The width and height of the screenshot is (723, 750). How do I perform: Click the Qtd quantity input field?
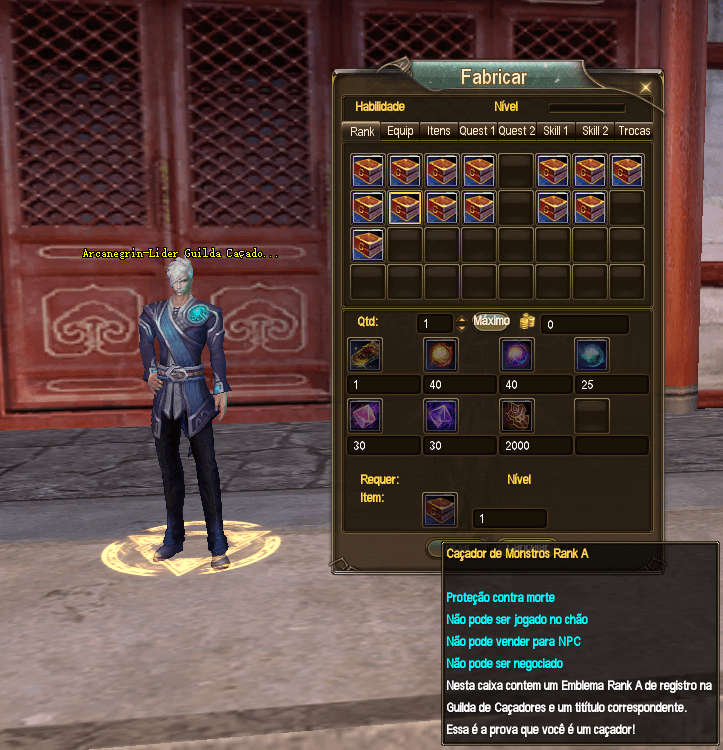pyautogui.click(x=435, y=324)
